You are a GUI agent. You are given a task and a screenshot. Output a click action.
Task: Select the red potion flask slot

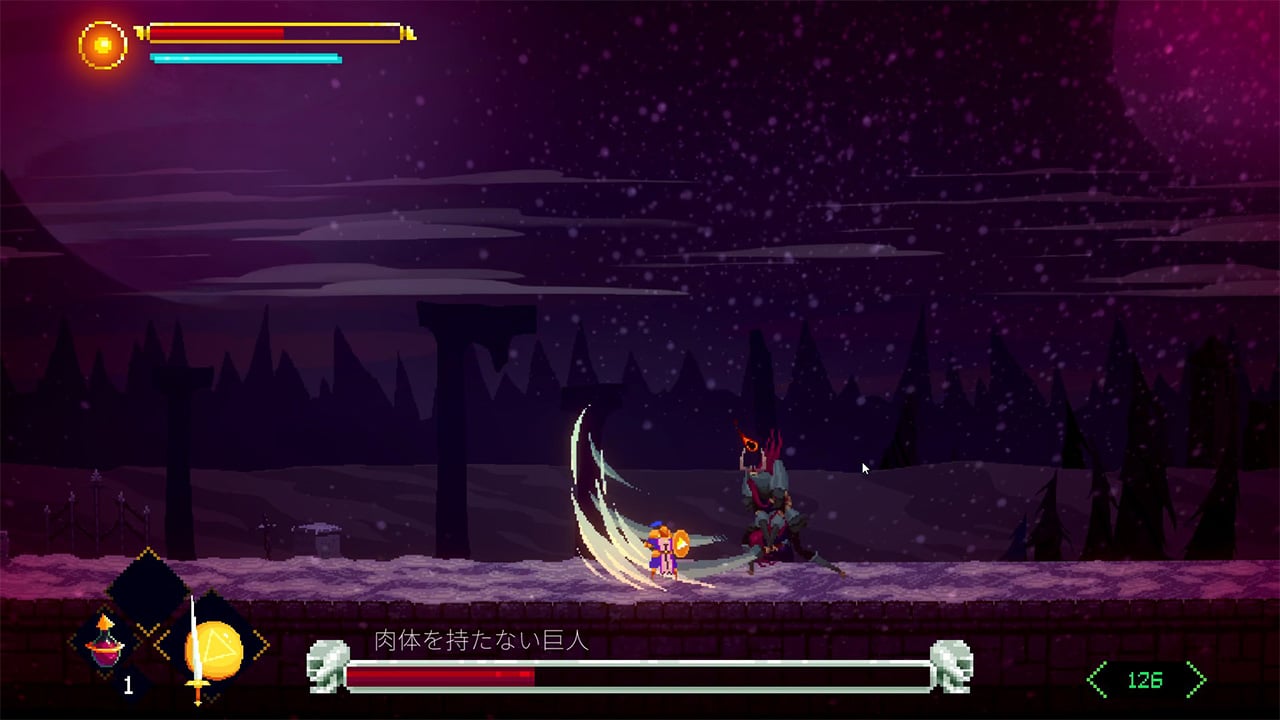coord(106,645)
